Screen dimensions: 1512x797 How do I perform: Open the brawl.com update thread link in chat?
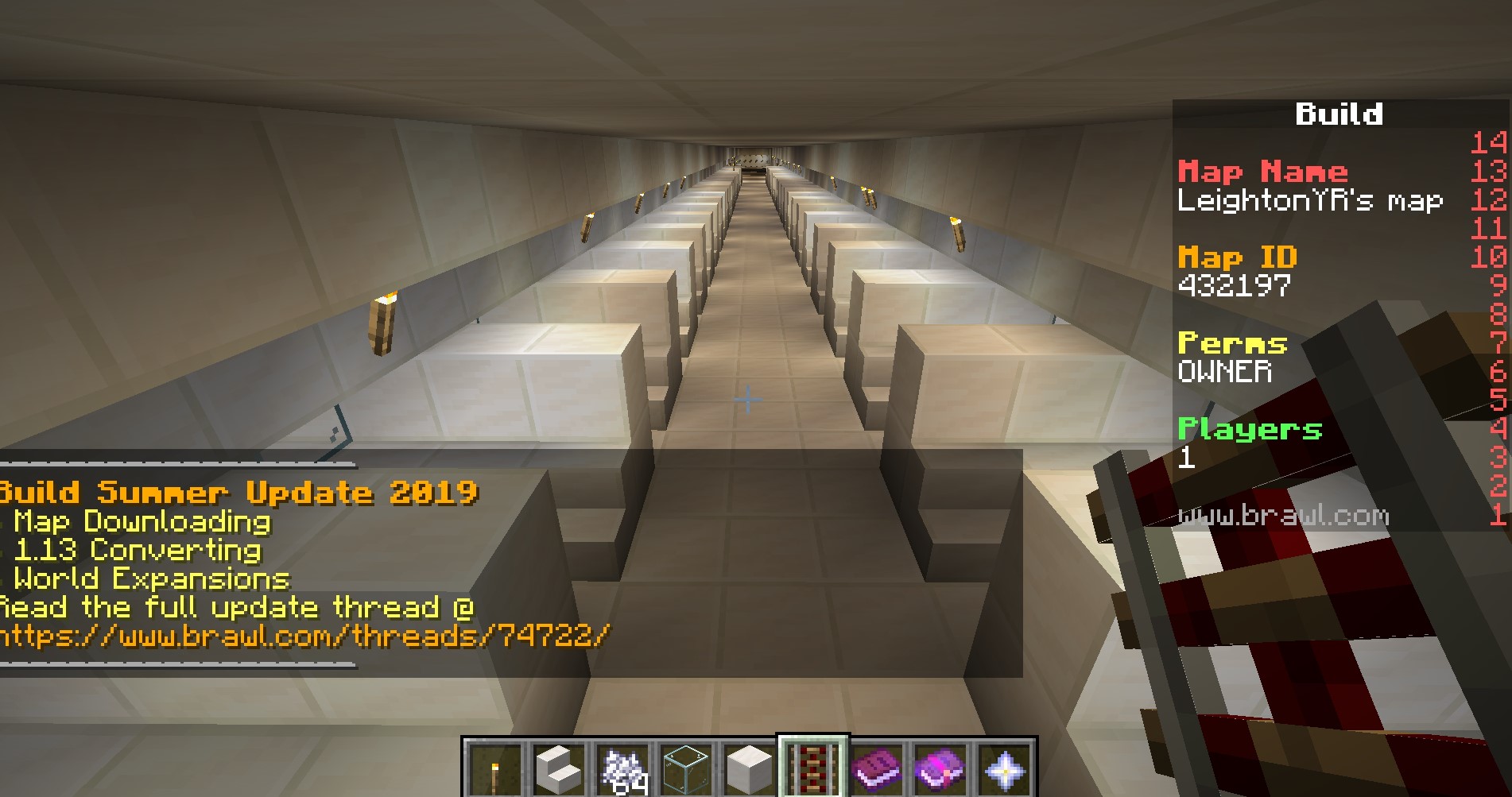(x=304, y=636)
